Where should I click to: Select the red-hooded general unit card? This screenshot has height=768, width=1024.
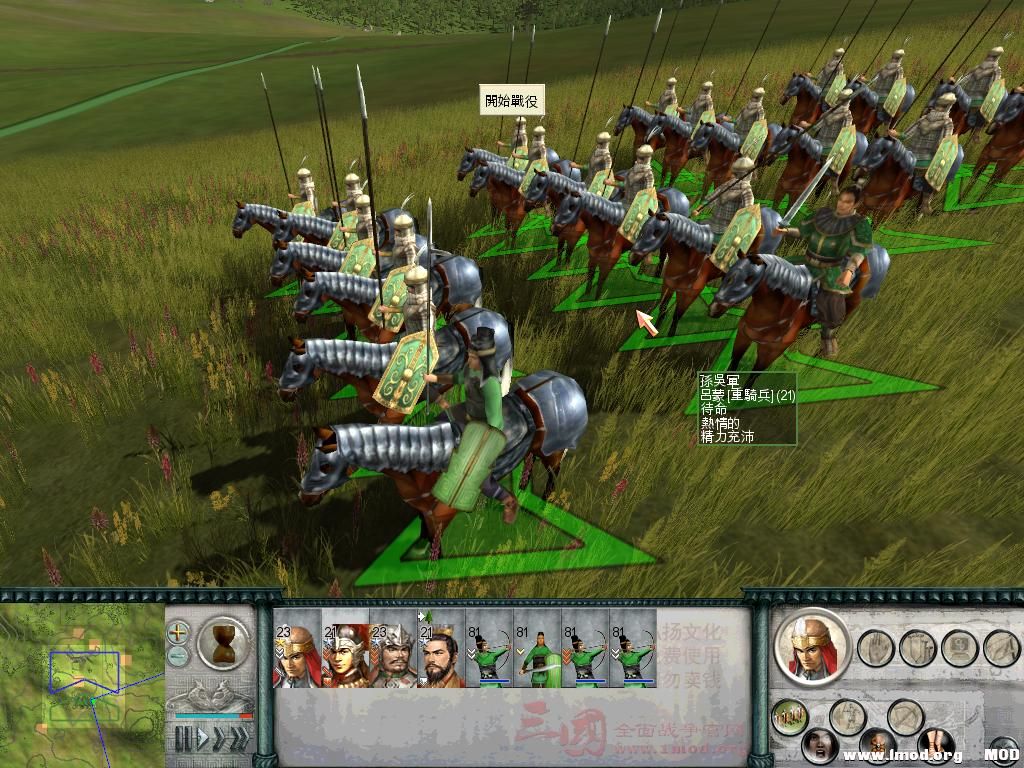pos(296,649)
